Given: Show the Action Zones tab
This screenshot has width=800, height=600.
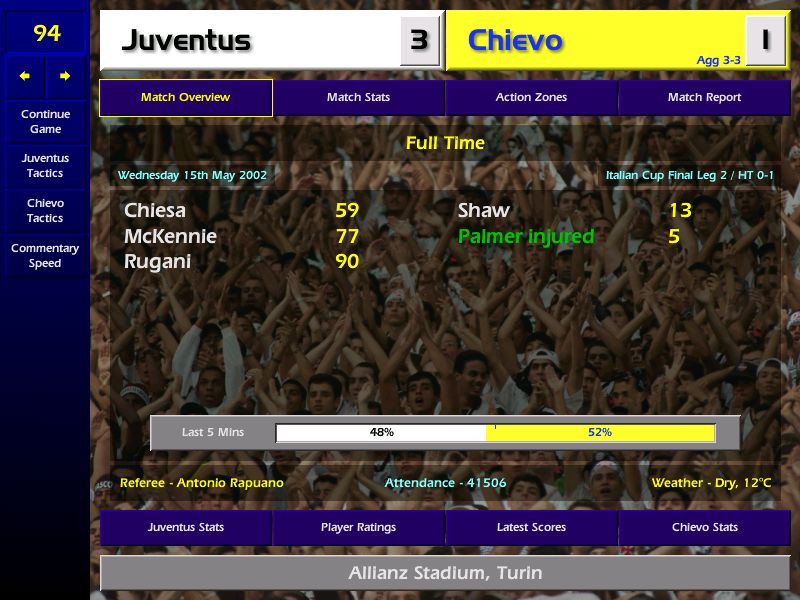Looking at the screenshot, I should (x=531, y=98).
